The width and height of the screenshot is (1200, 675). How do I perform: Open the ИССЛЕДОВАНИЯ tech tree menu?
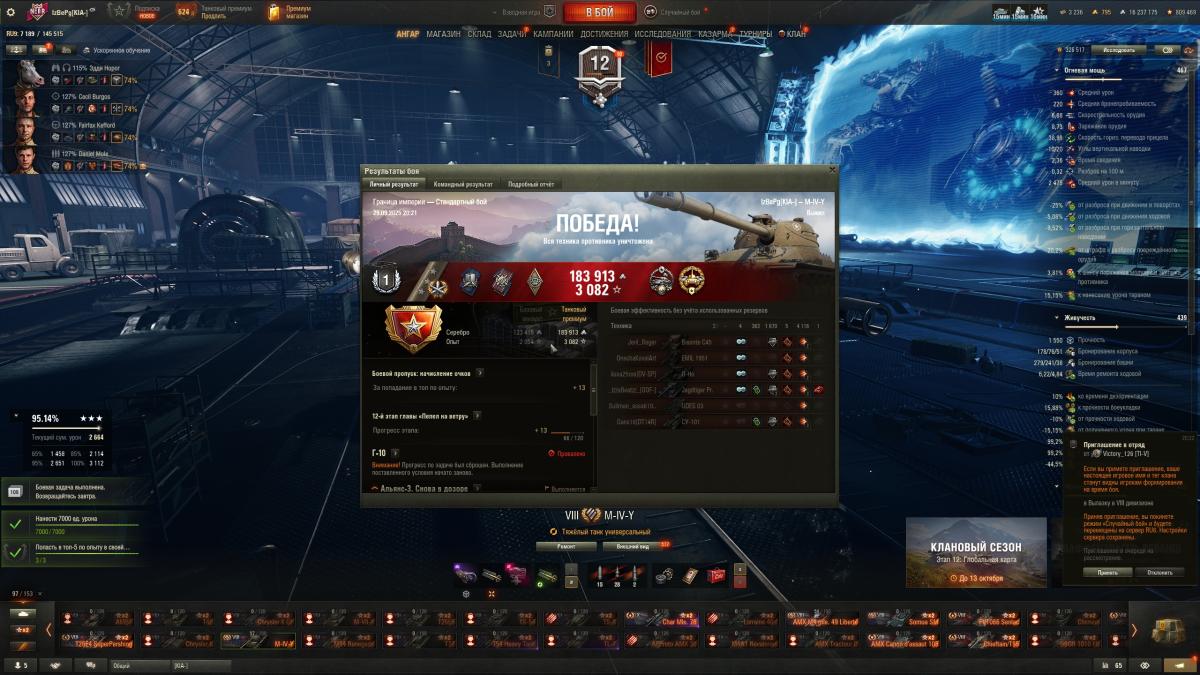[x=662, y=34]
